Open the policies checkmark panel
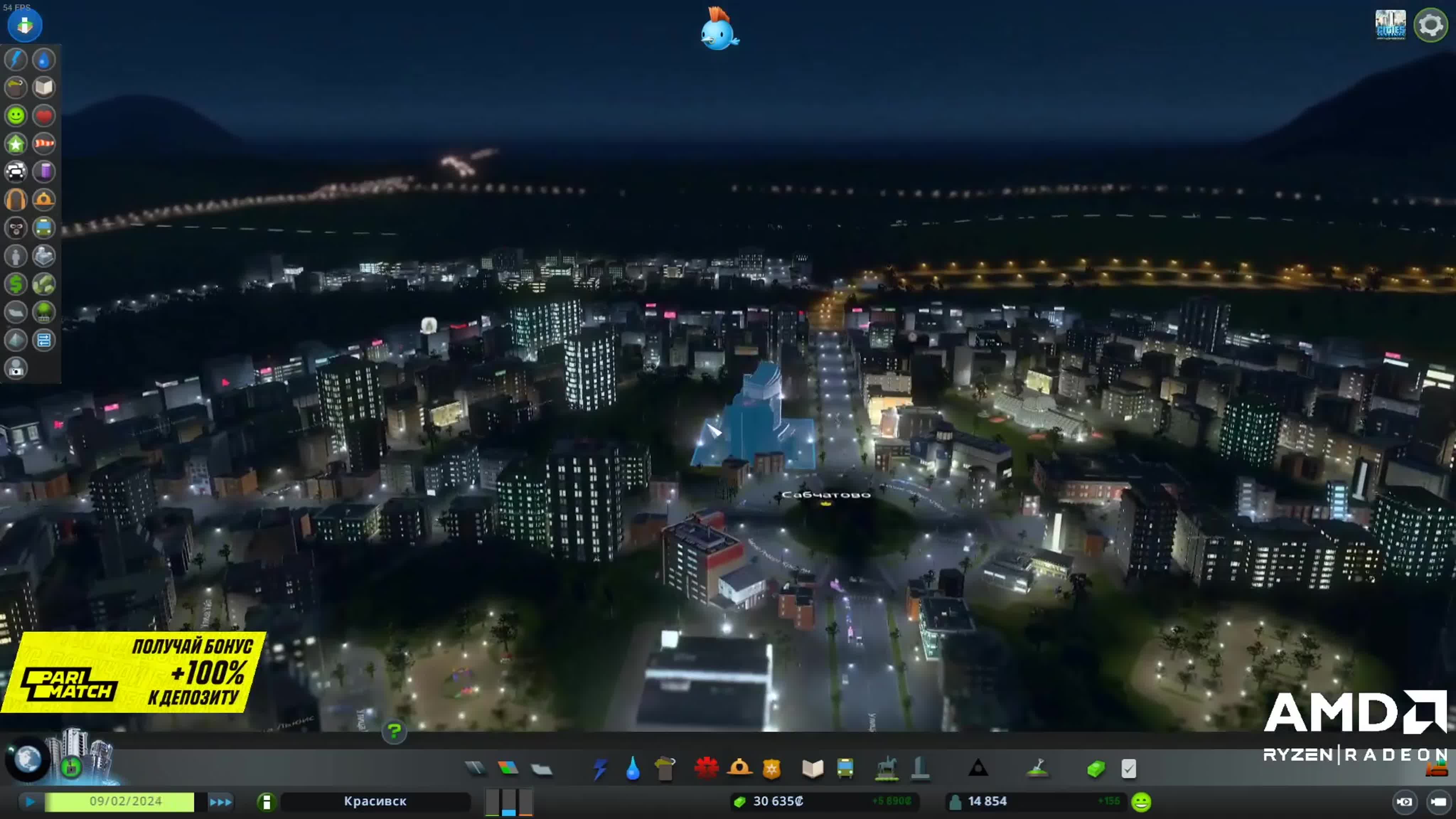Screen dimensions: 1456x819 pyautogui.click(x=1129, y=769)
